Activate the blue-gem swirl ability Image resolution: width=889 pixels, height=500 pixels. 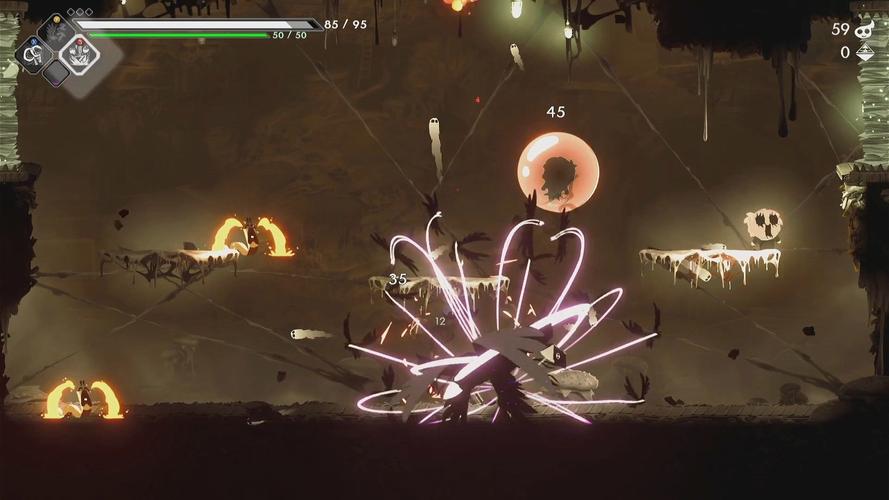point(33,53)
